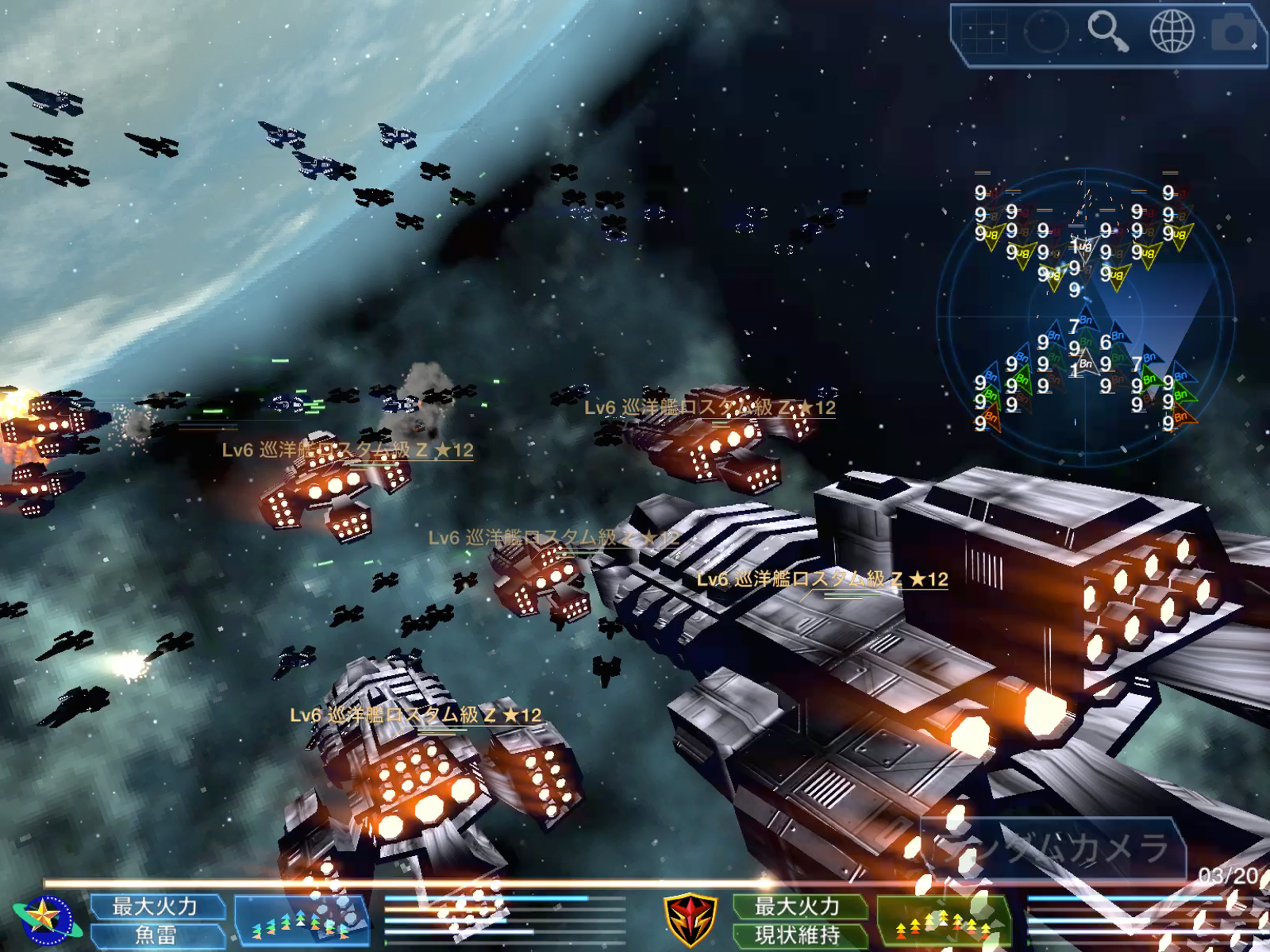Select the blue fleet's 最大火力 order

pyautogui.click(x=156, y=906)
